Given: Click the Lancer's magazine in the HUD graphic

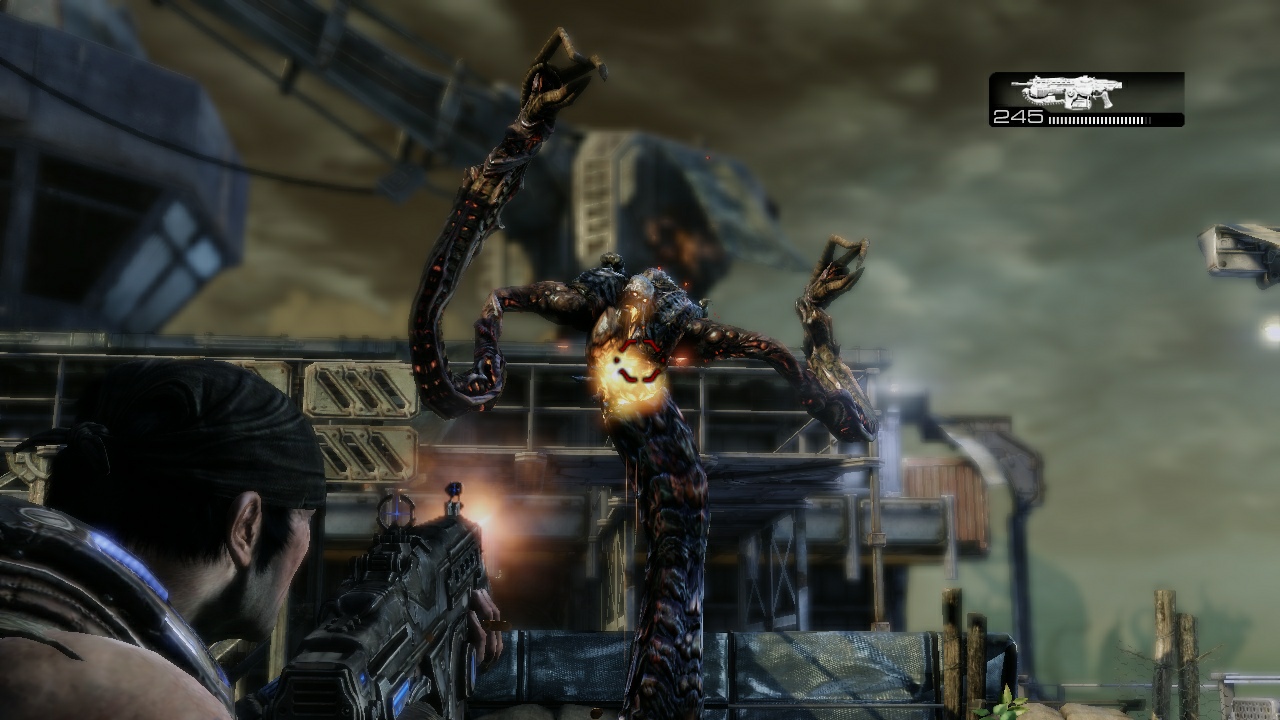Looking at the screenshot, I should click(x=1080, y=102).
